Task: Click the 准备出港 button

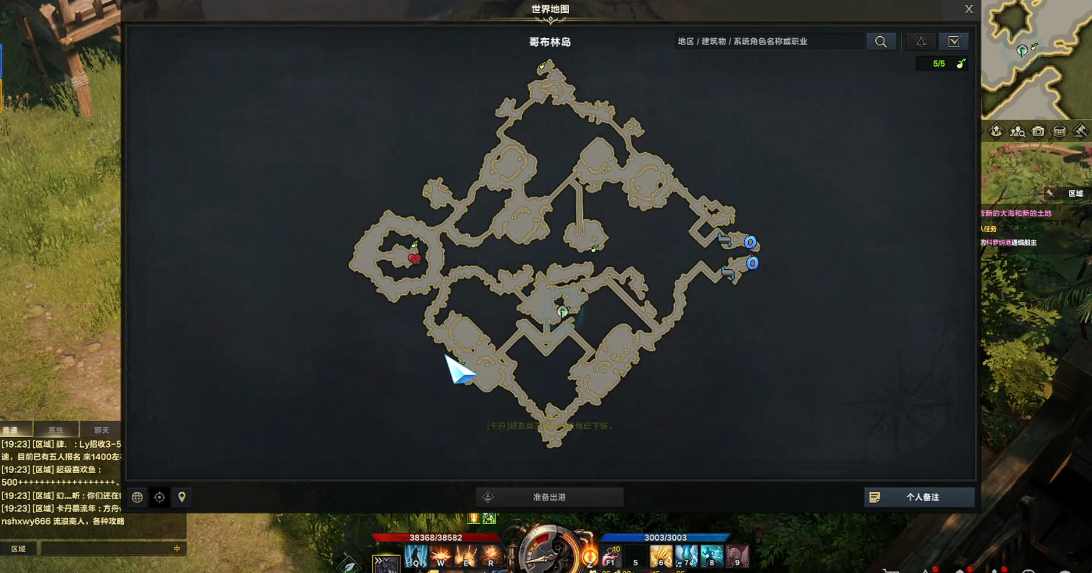Action: click(550, 497)
